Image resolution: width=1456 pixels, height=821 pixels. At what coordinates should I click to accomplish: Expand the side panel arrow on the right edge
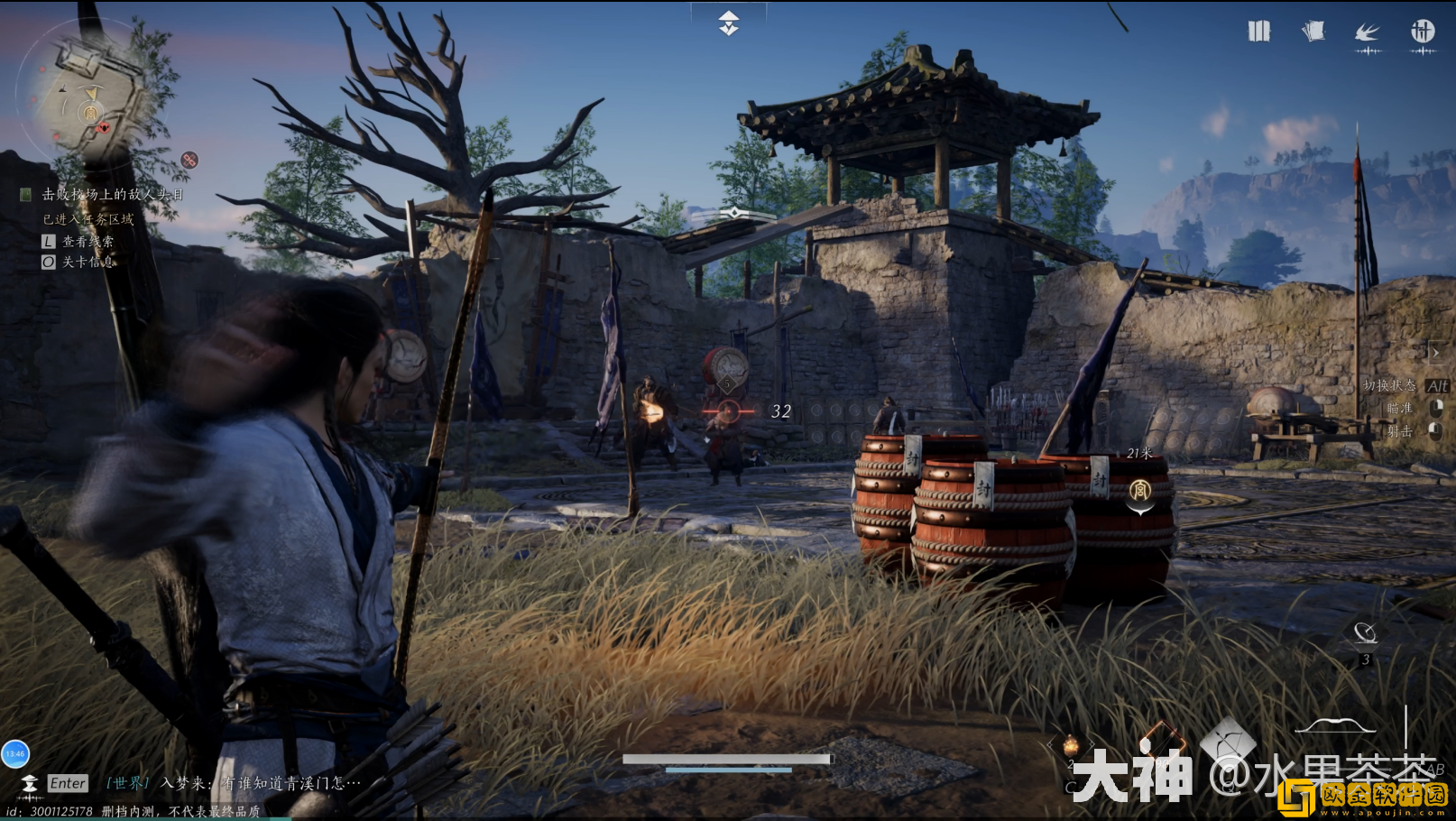(1435, 353)
